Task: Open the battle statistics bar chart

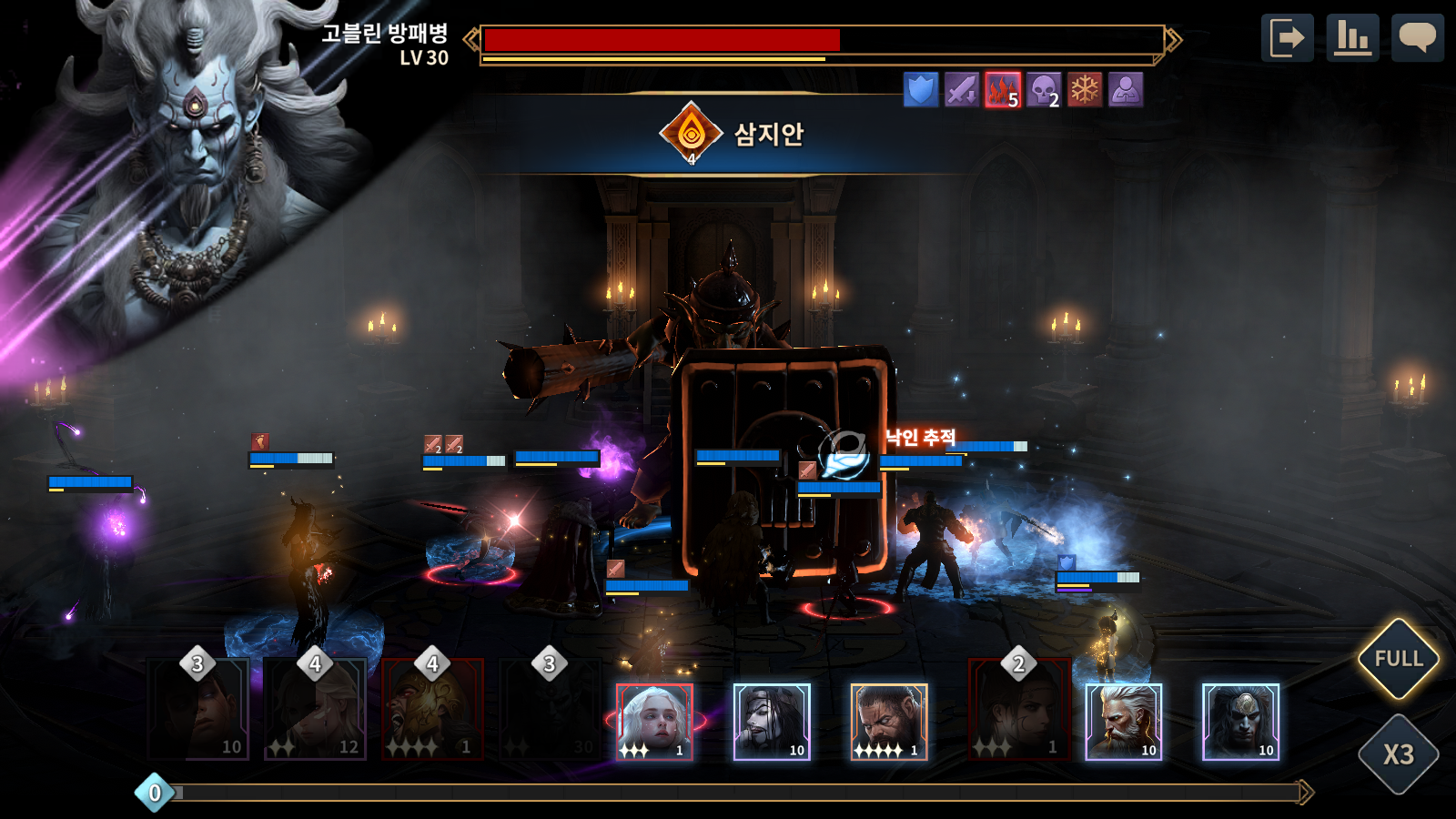Action: click(x=1352, y=38)
